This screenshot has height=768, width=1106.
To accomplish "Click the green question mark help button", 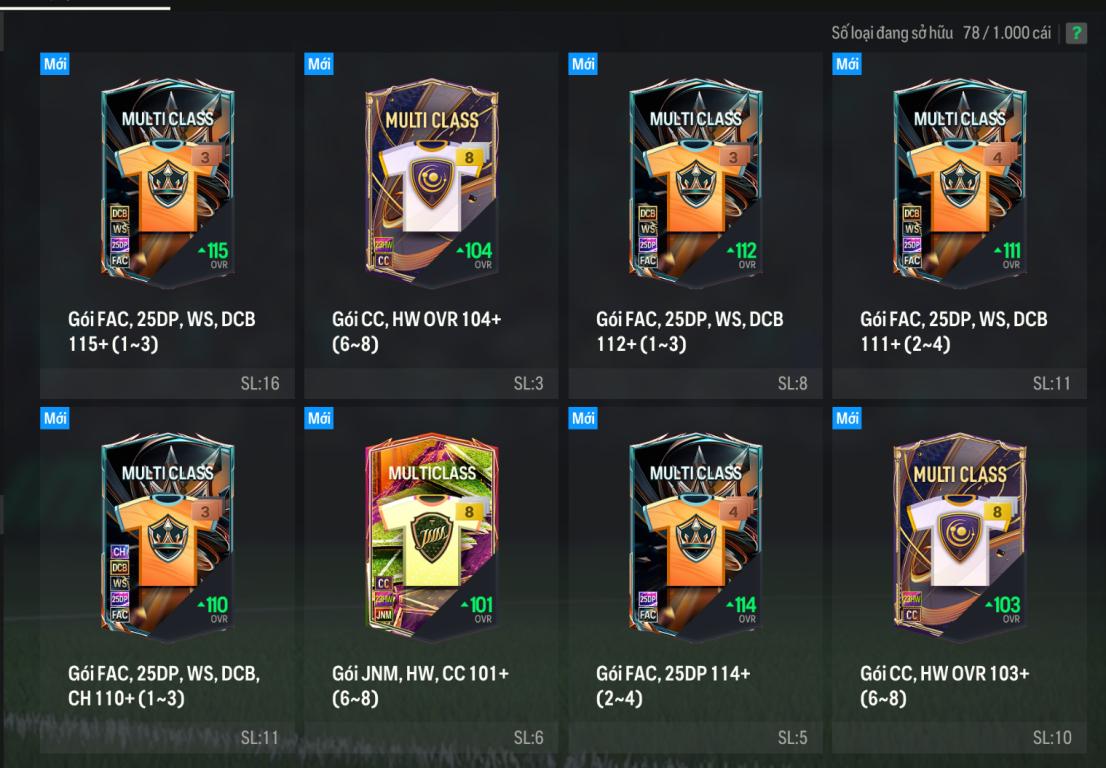I will [x=1076, y=34].
